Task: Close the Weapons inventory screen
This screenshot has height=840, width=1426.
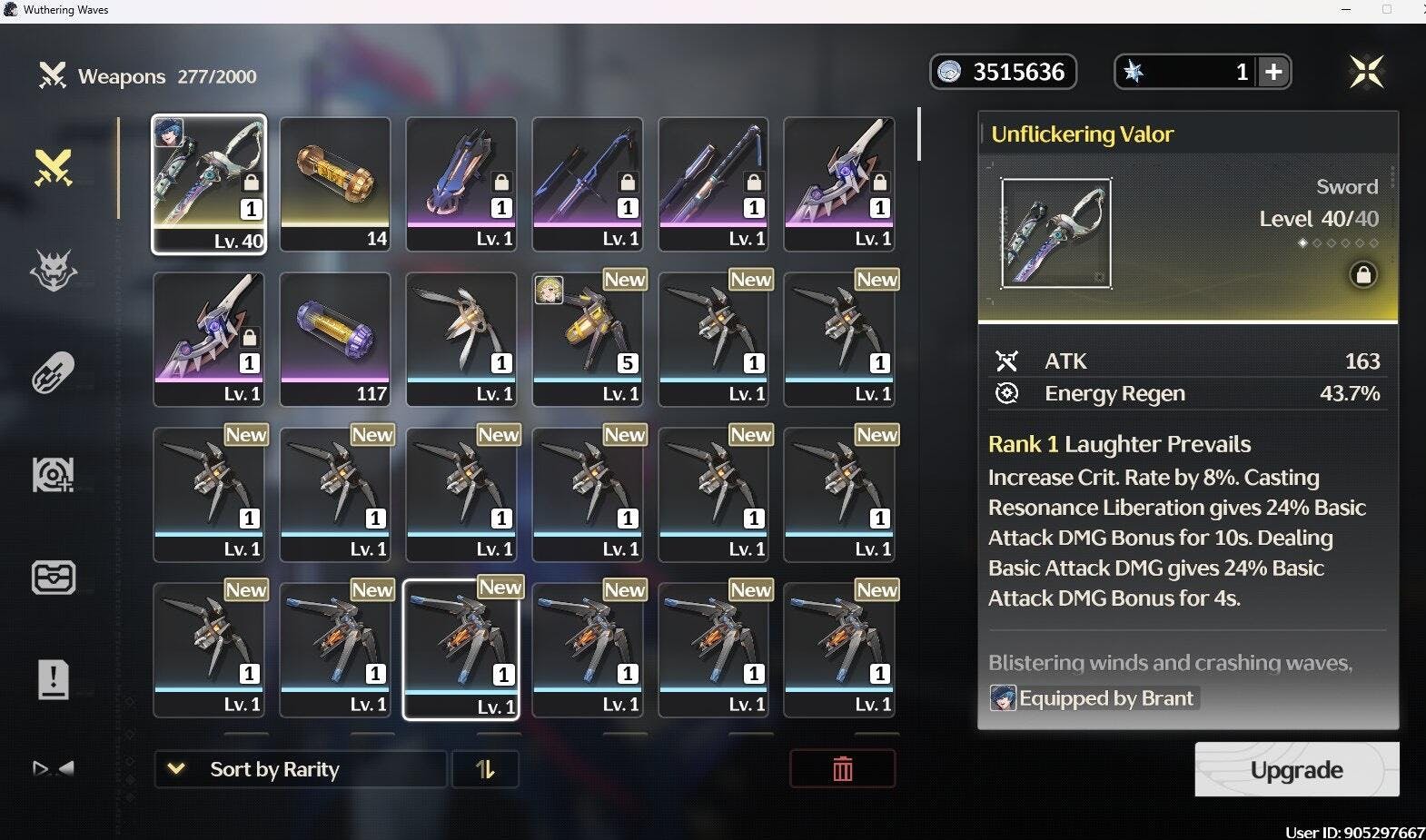Action: click(1366, 72)
